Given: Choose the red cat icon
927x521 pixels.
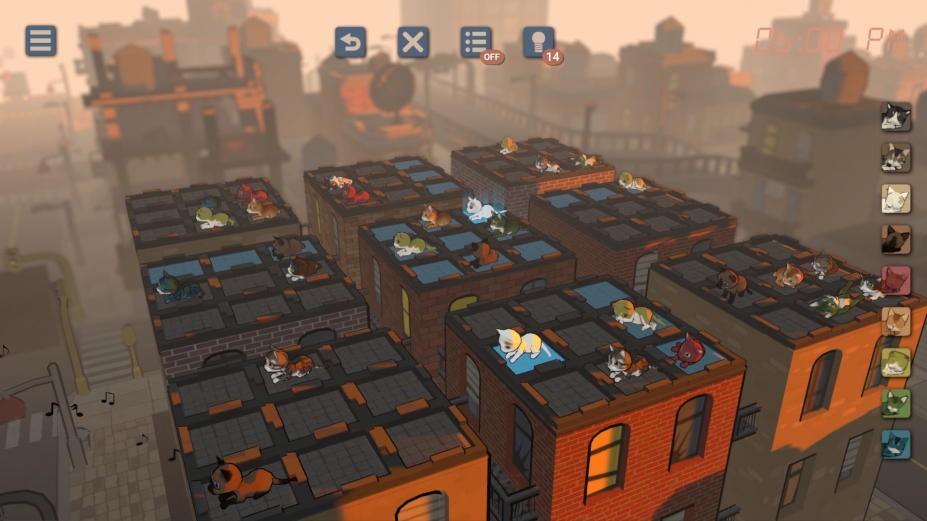Looking at the screenshot, I should 895,281.
